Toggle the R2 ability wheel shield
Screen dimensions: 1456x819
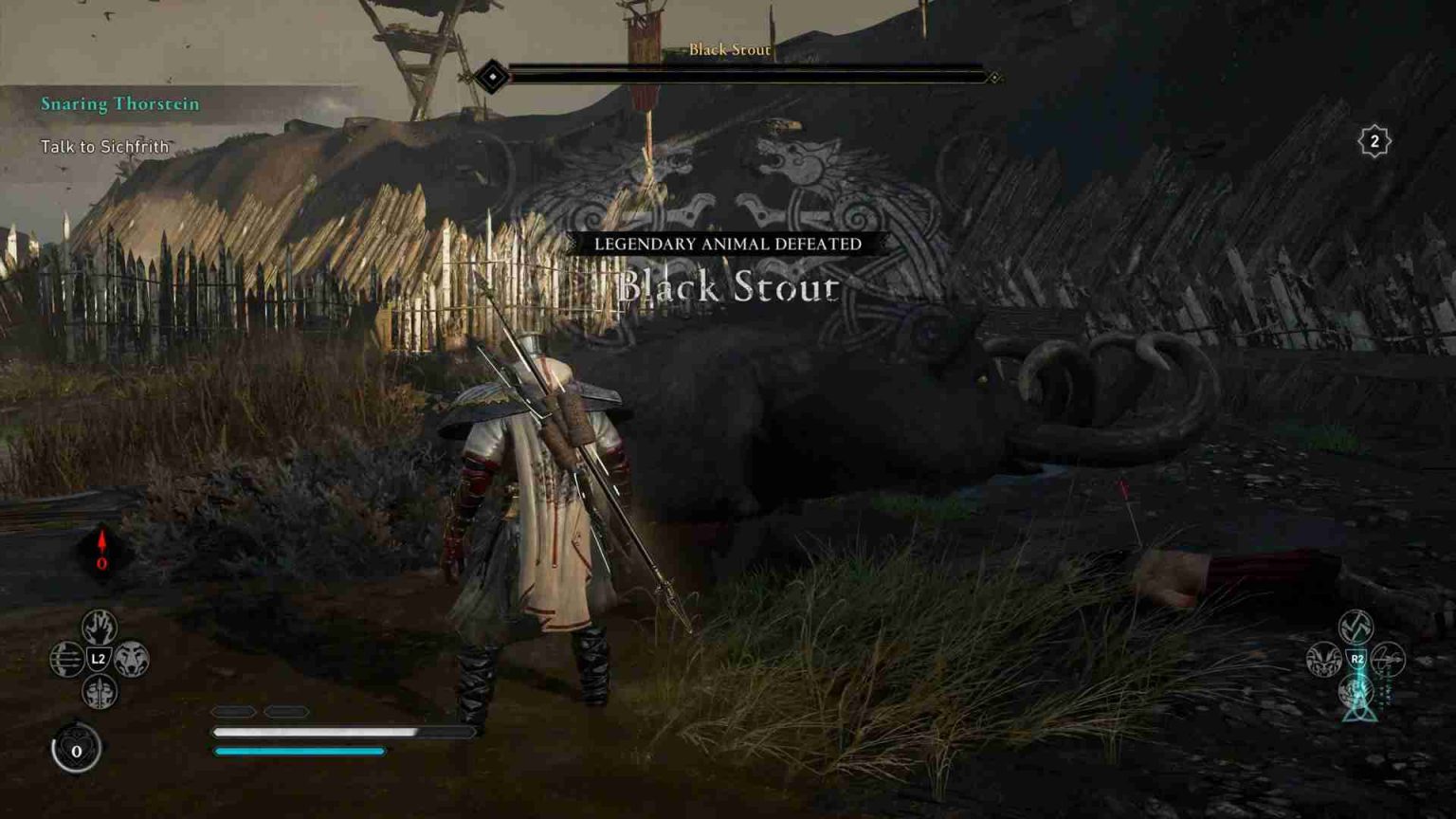pos(1356,658)
